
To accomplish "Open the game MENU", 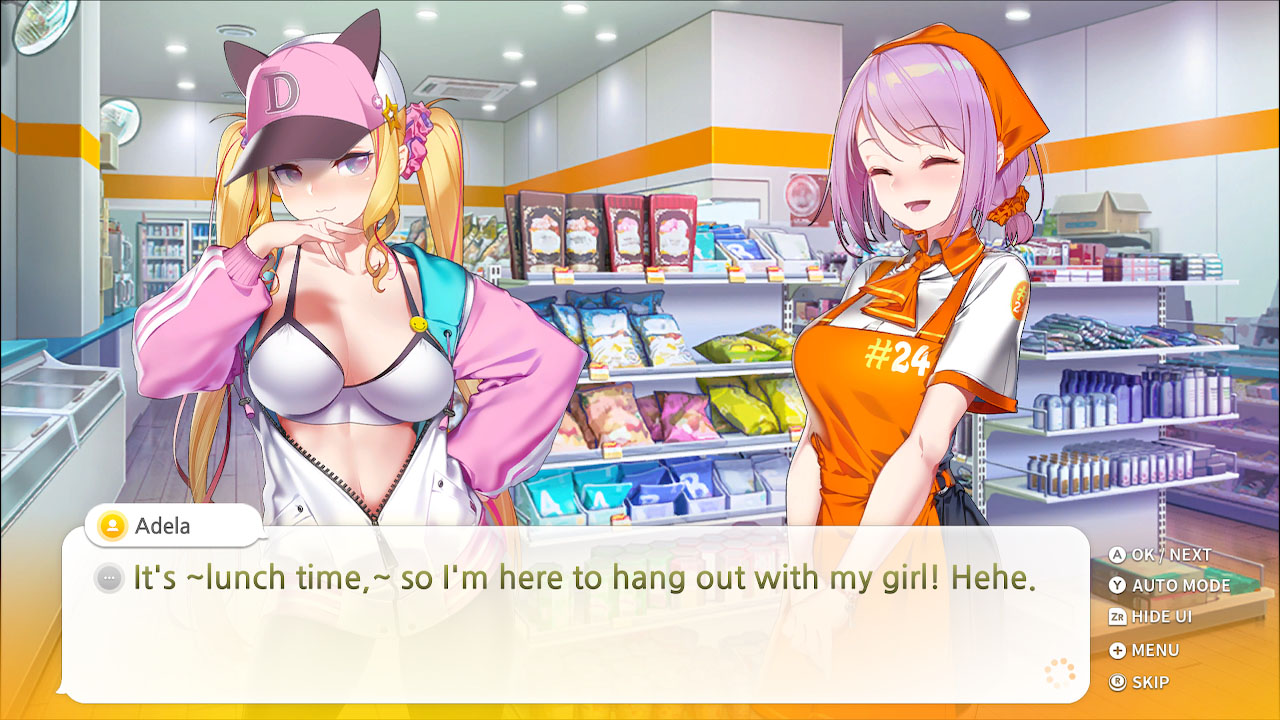I will 1152,650.
